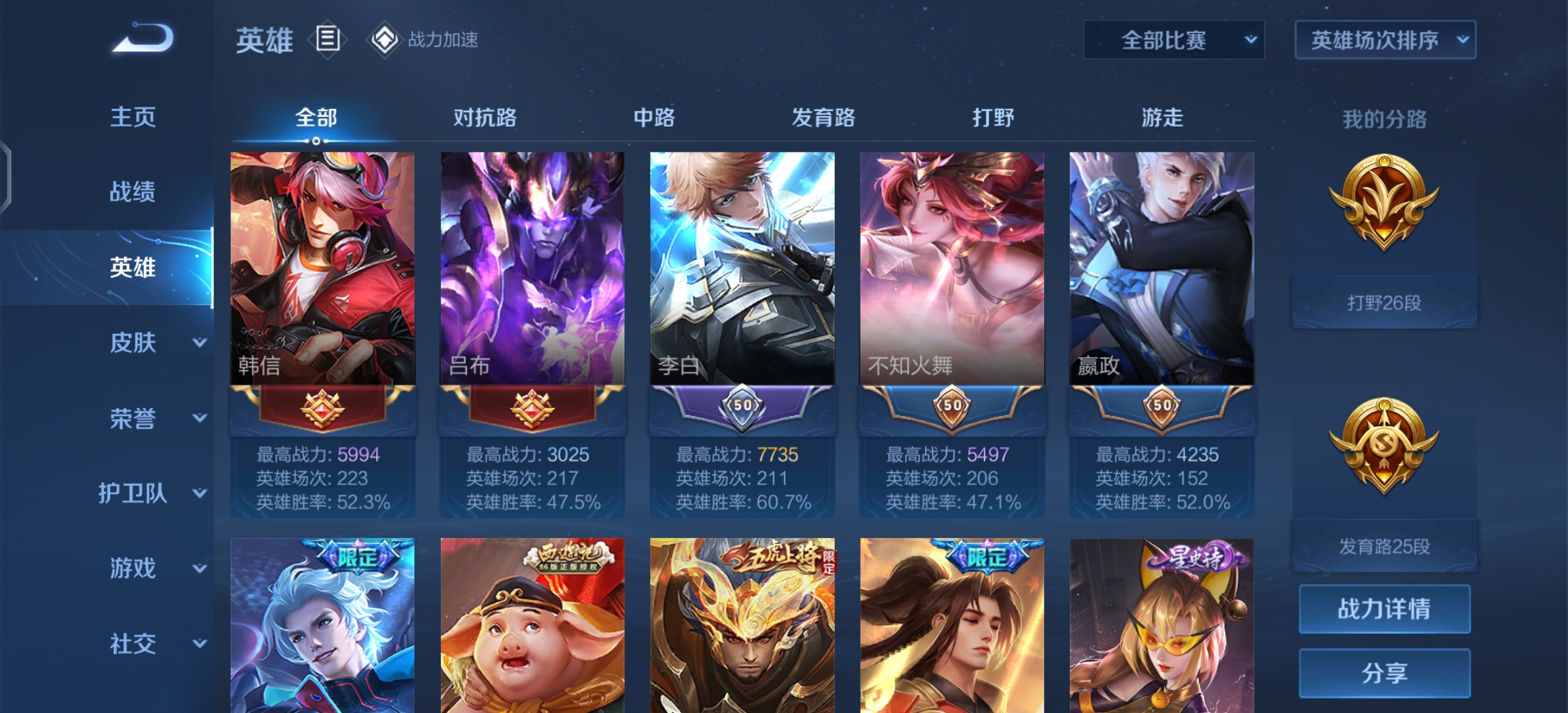Click 不知火舞's level 50 badge

click(x=951, y=406)
